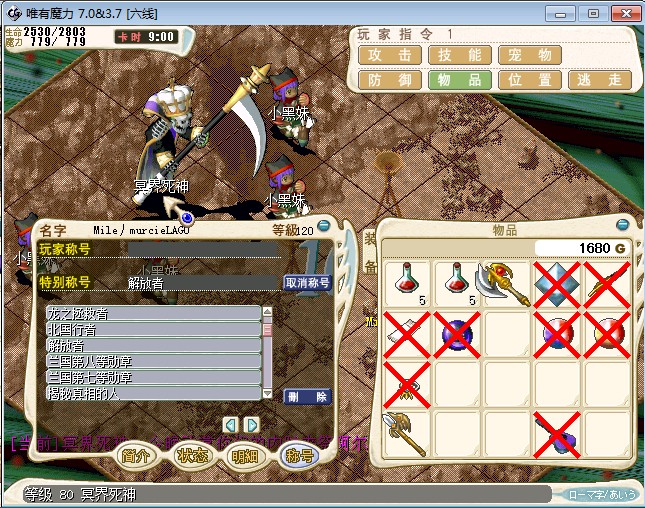645x508 pixels.
Task: Click the 取消称号 cancel title button
Action: click(308, 283)
